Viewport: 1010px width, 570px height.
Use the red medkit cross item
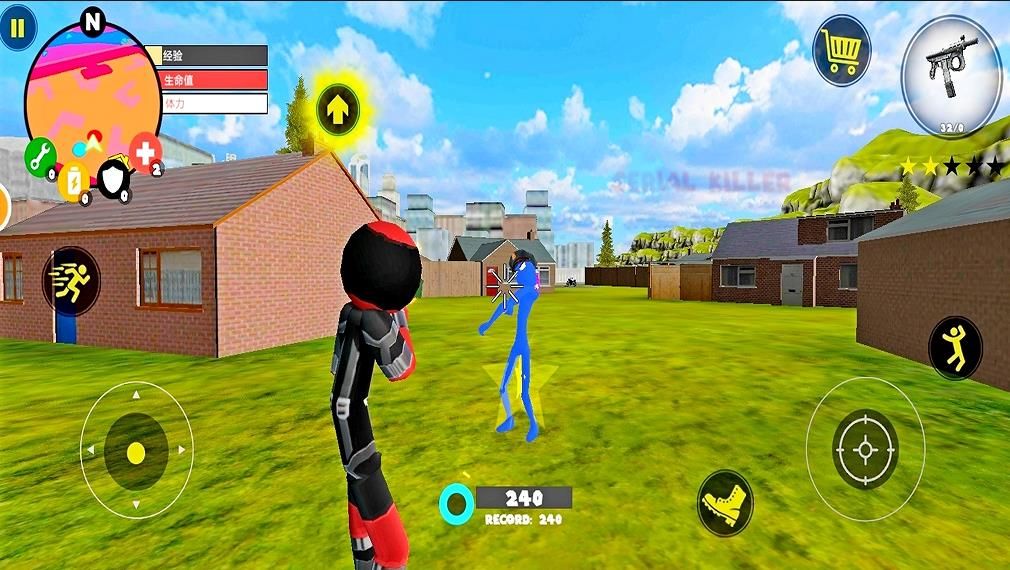click(146, 152)
